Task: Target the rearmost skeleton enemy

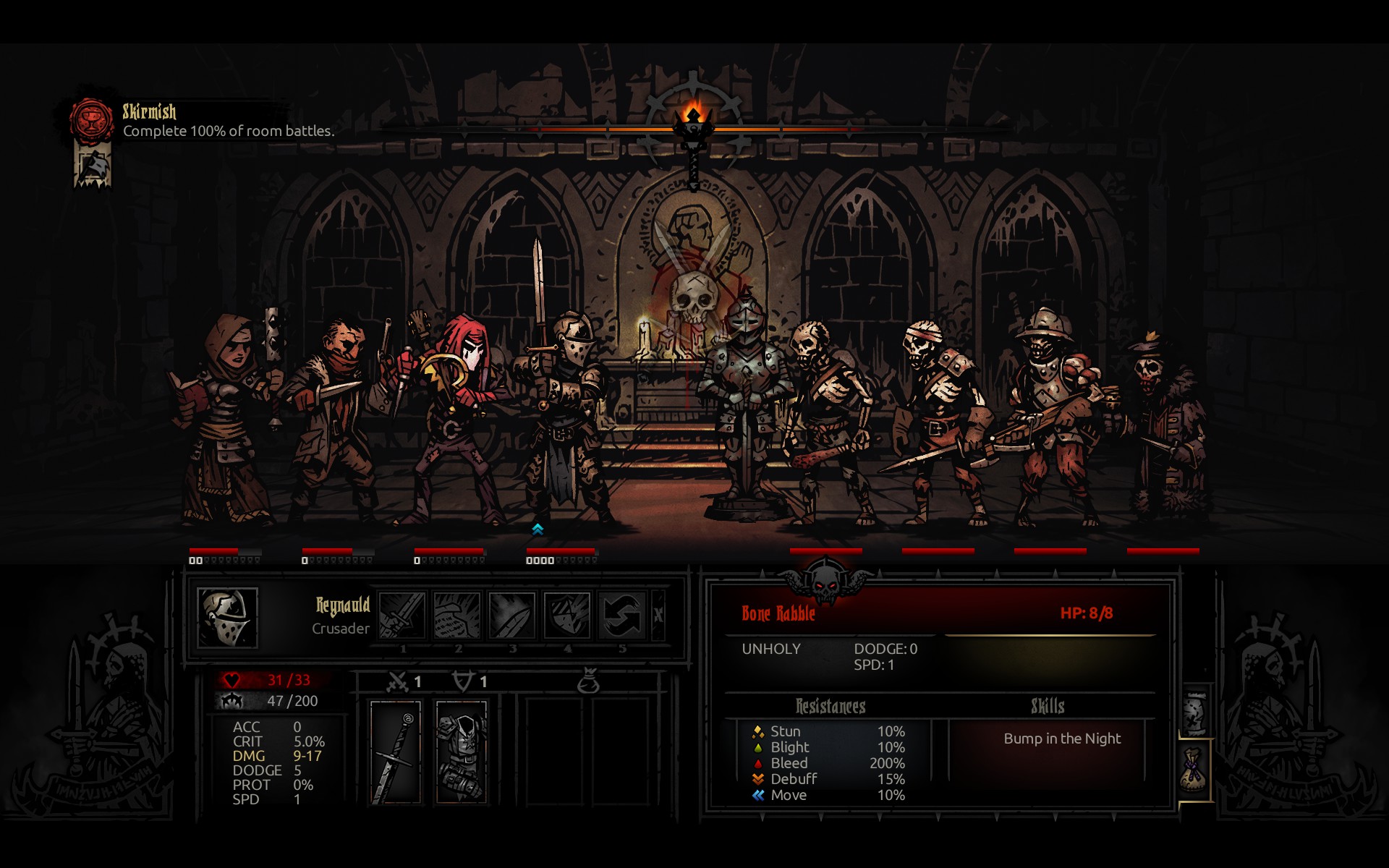Action: click(1163, 427)
